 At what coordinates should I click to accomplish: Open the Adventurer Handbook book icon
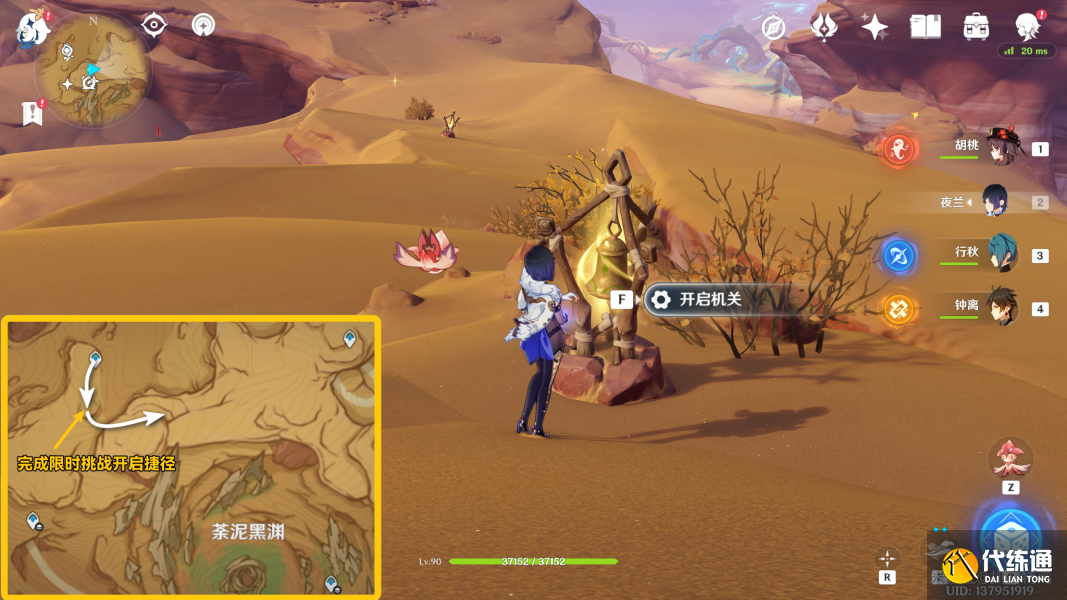(925, 27)
